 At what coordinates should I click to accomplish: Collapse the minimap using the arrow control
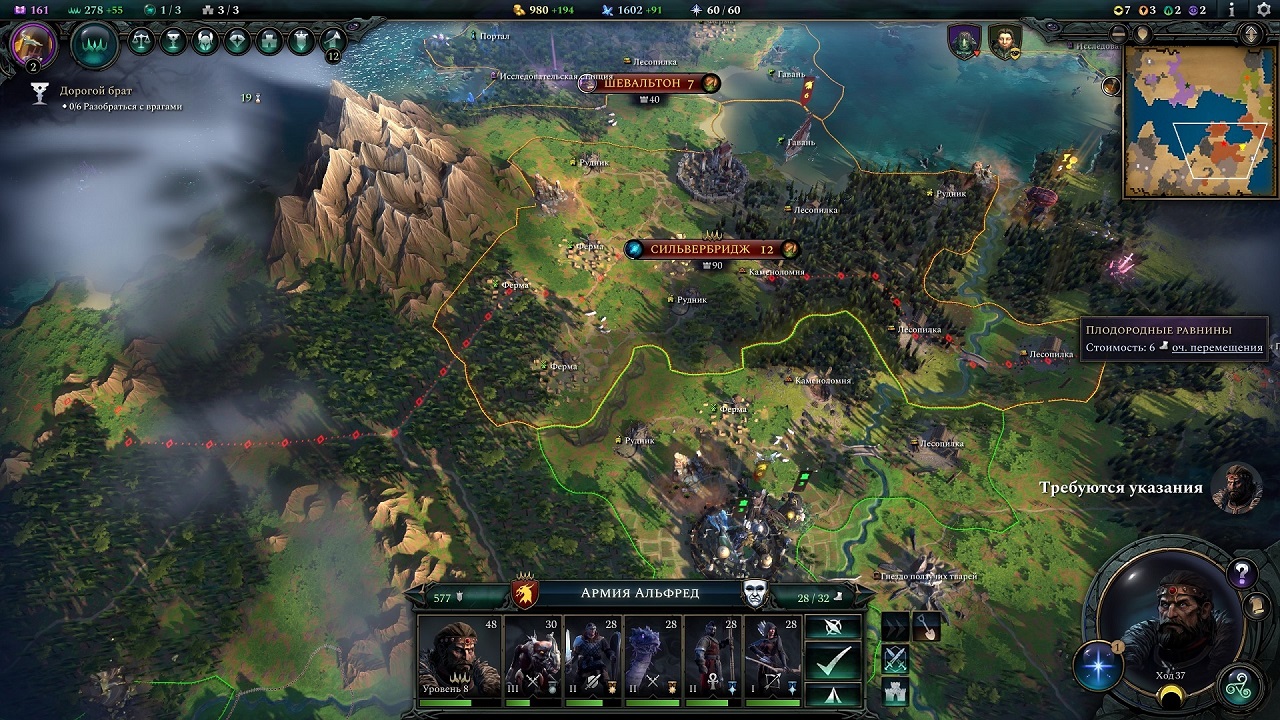point(1250,32)
